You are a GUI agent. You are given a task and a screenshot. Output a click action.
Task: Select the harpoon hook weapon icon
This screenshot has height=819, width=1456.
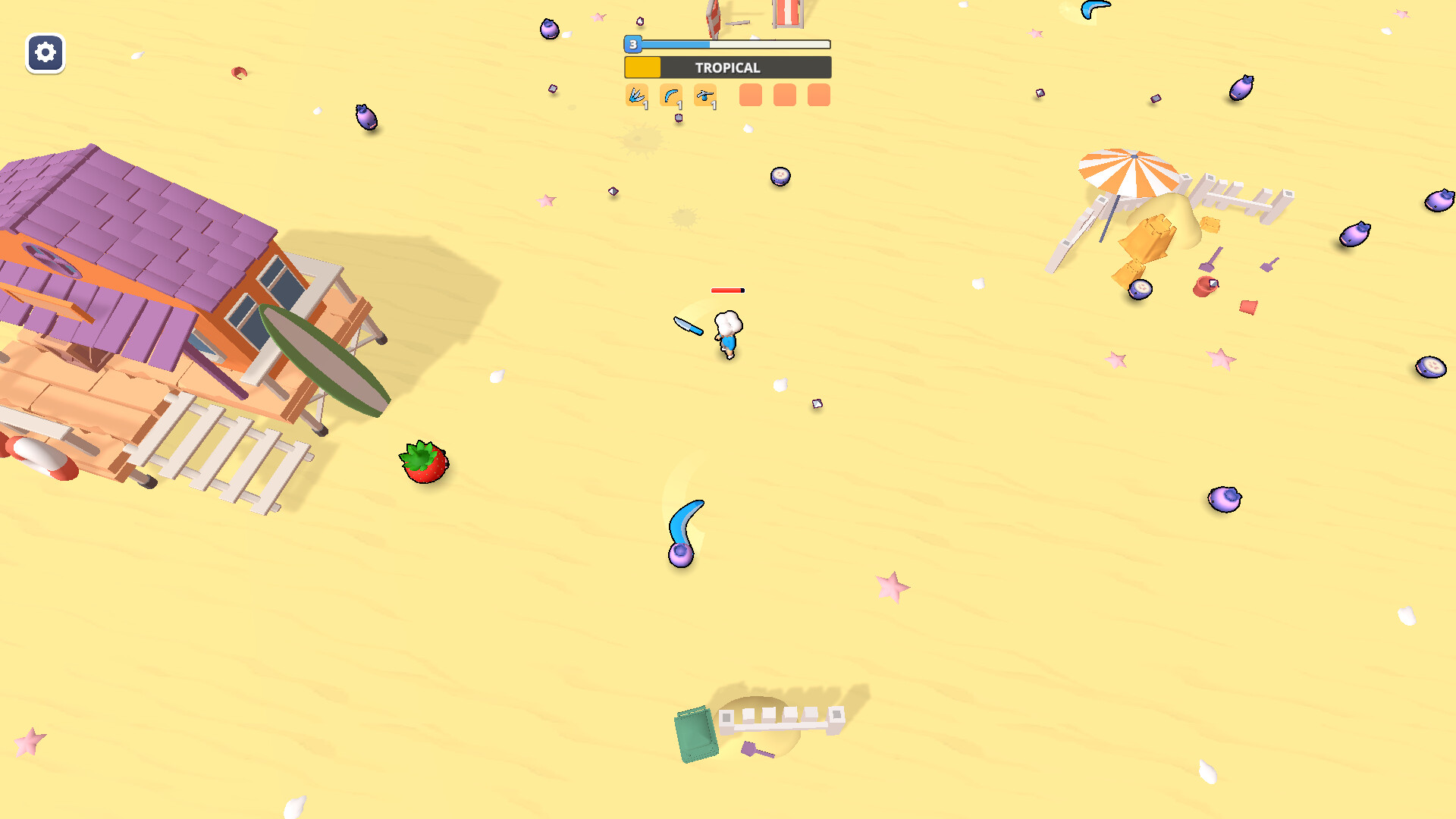(x=707, y=96)
